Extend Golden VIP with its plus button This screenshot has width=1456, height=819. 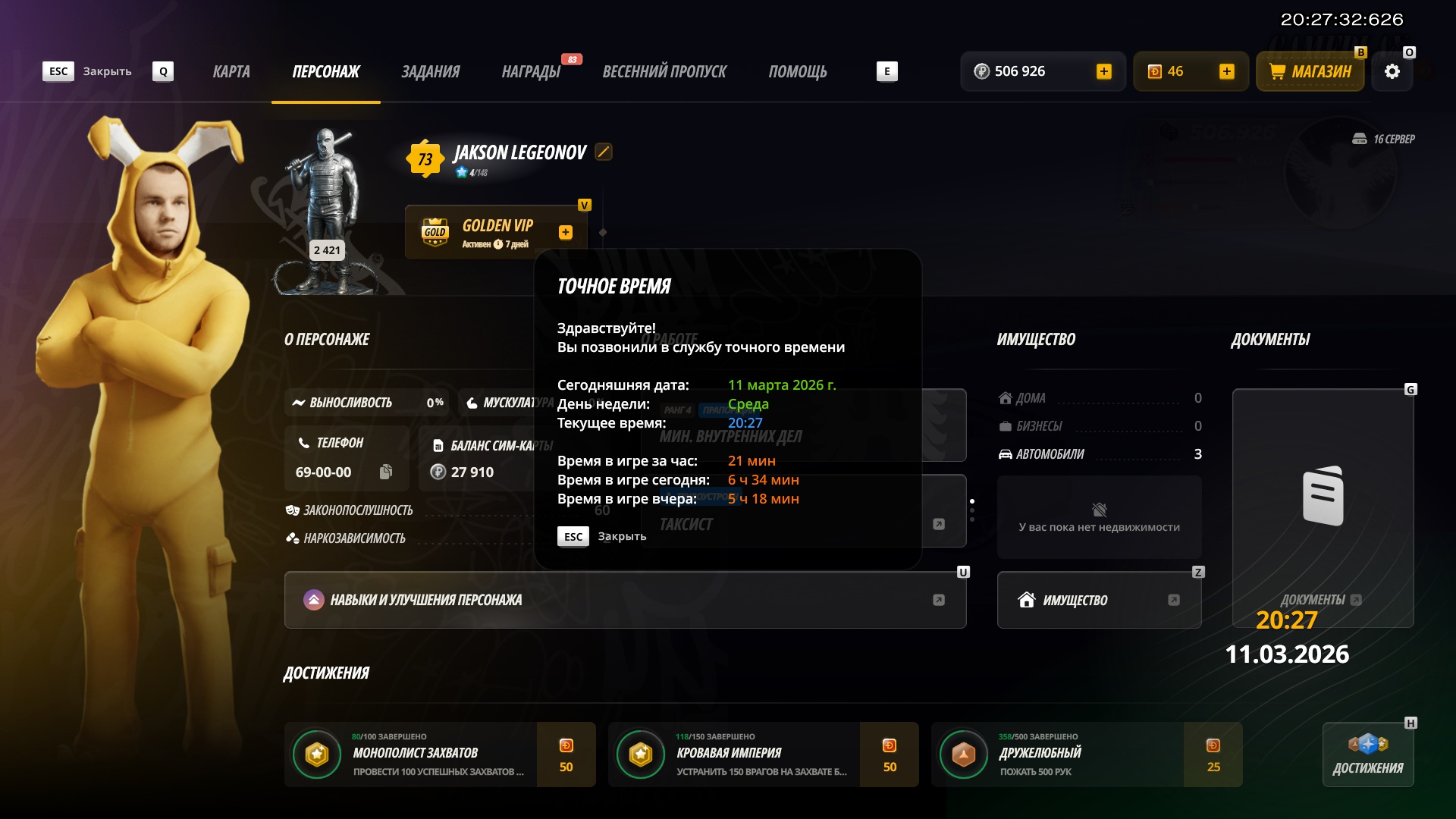566,233
